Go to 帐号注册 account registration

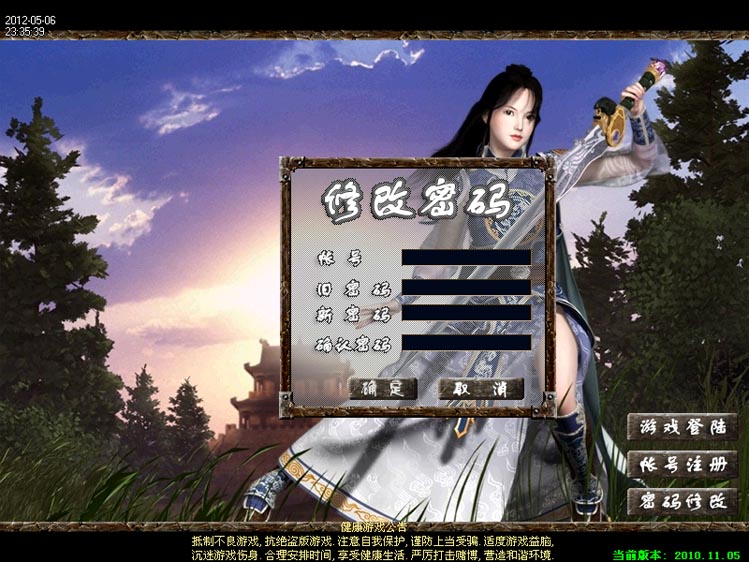coord(682,464)
